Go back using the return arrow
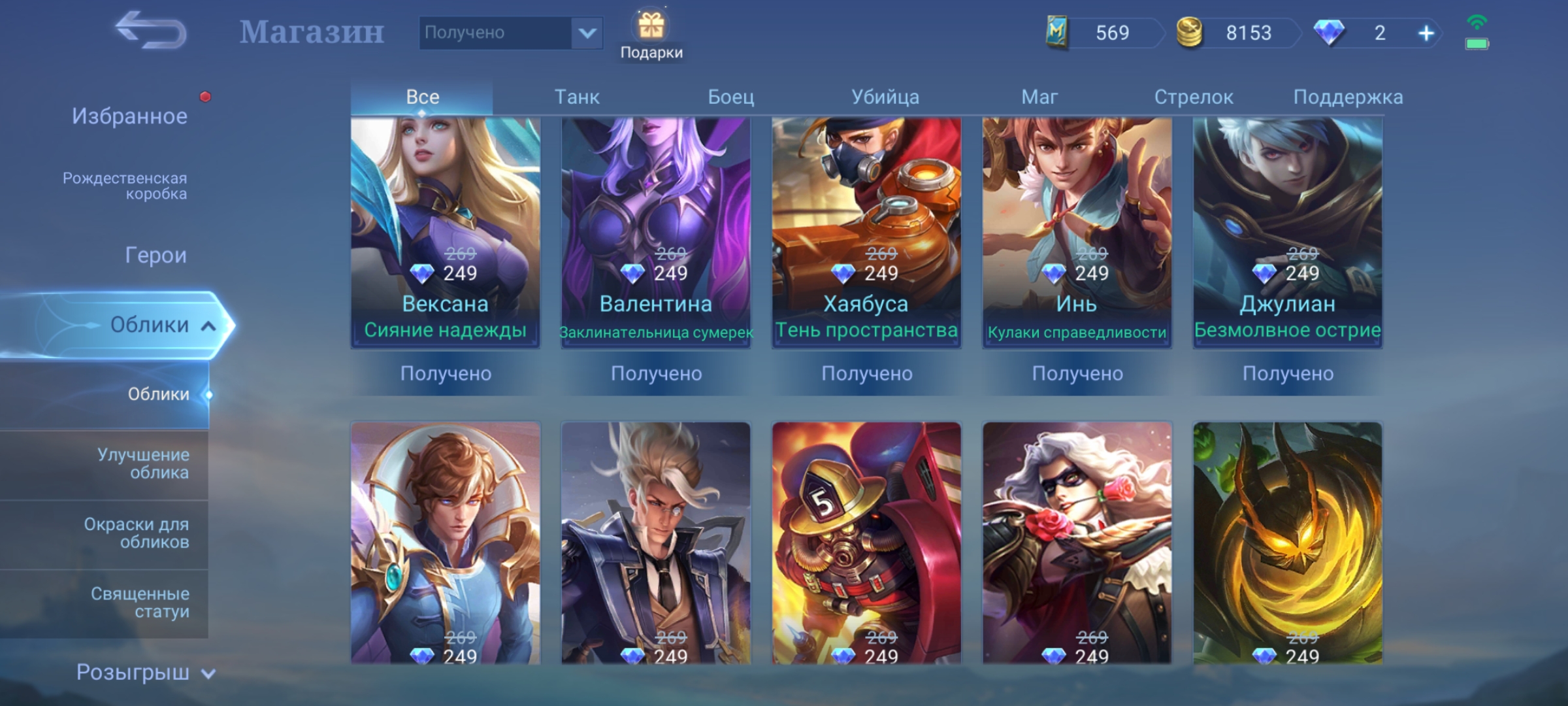Screen dimensions: 1568x706 151,31
